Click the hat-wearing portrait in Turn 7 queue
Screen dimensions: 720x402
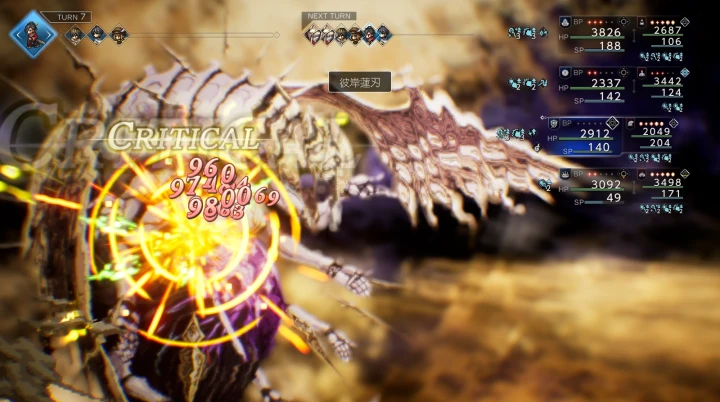pyautogui.click(x=119, y=34)
